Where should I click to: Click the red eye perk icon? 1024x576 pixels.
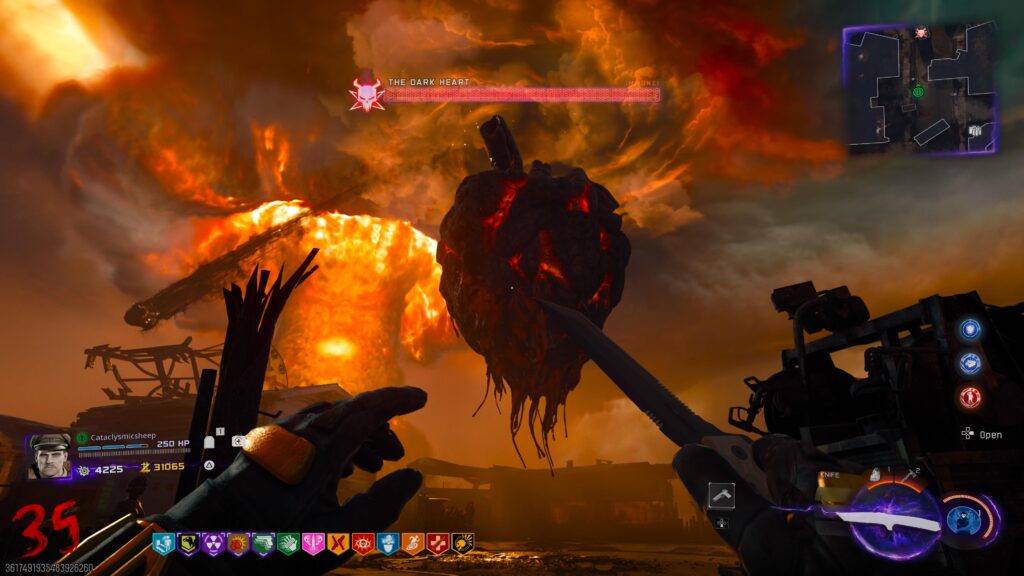coord(363,544)
